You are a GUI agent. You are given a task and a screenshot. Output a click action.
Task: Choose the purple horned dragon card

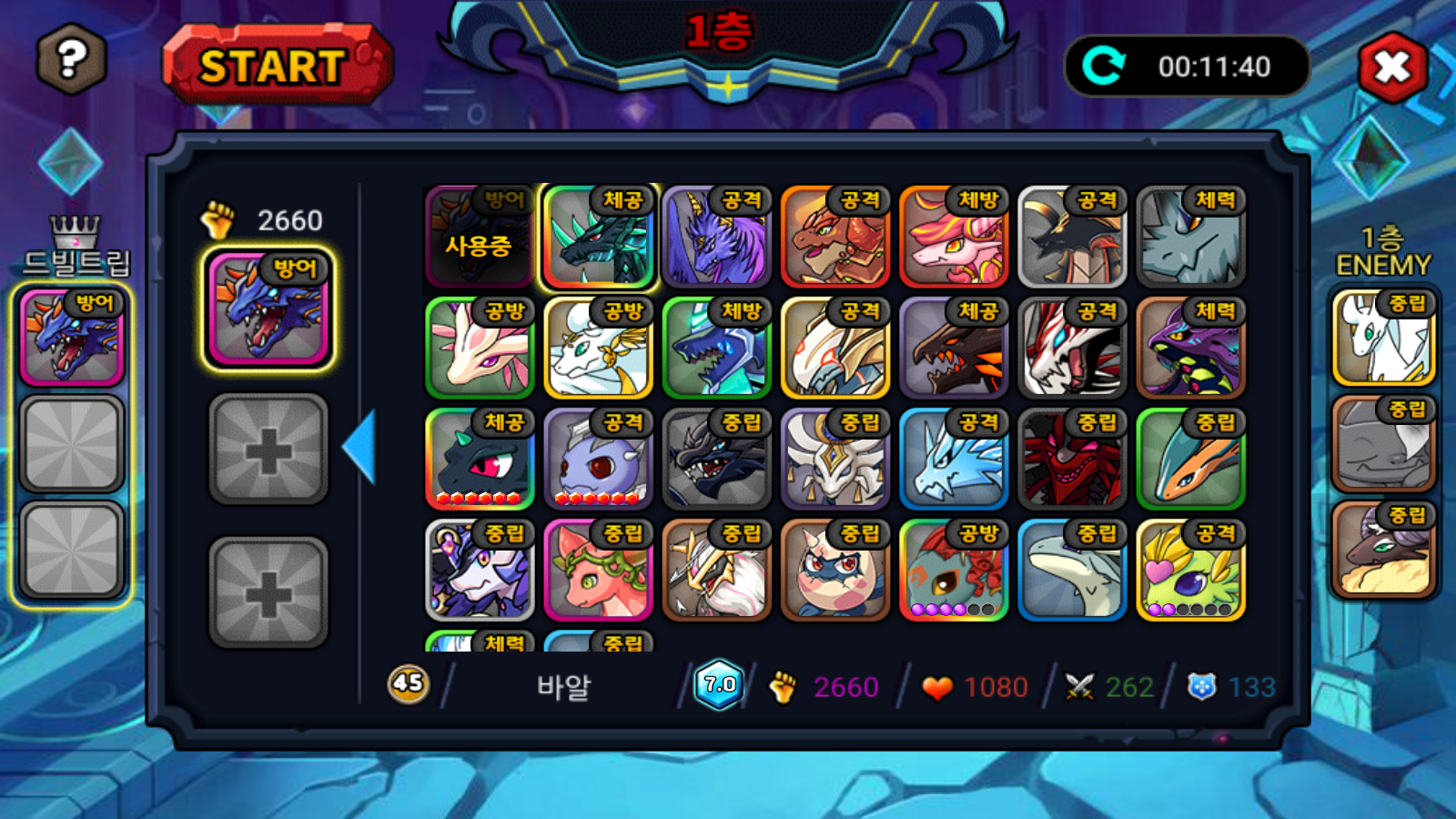(x=716, y=238)
